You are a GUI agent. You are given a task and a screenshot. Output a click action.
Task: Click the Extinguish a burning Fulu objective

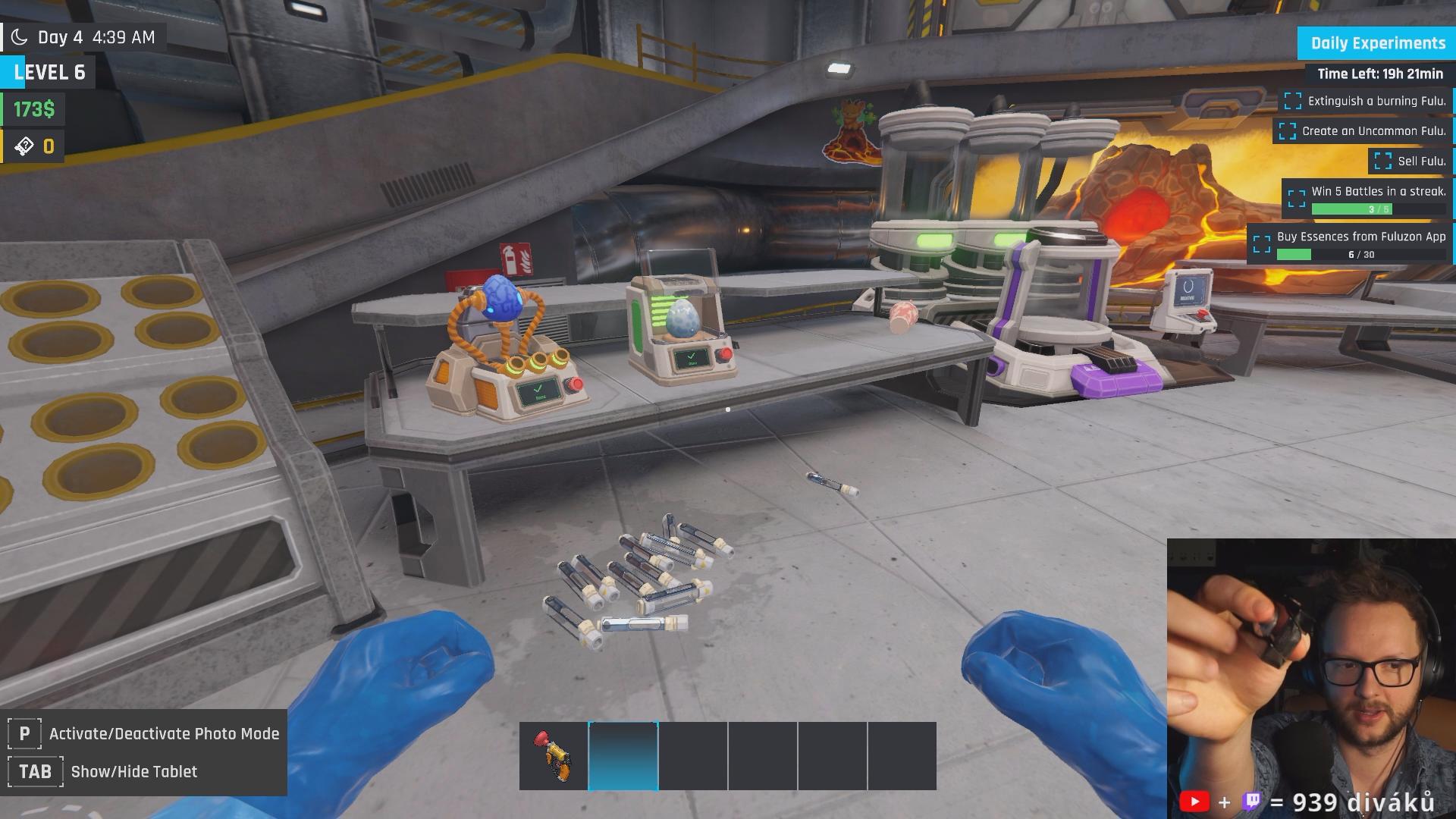[1367, 101]
